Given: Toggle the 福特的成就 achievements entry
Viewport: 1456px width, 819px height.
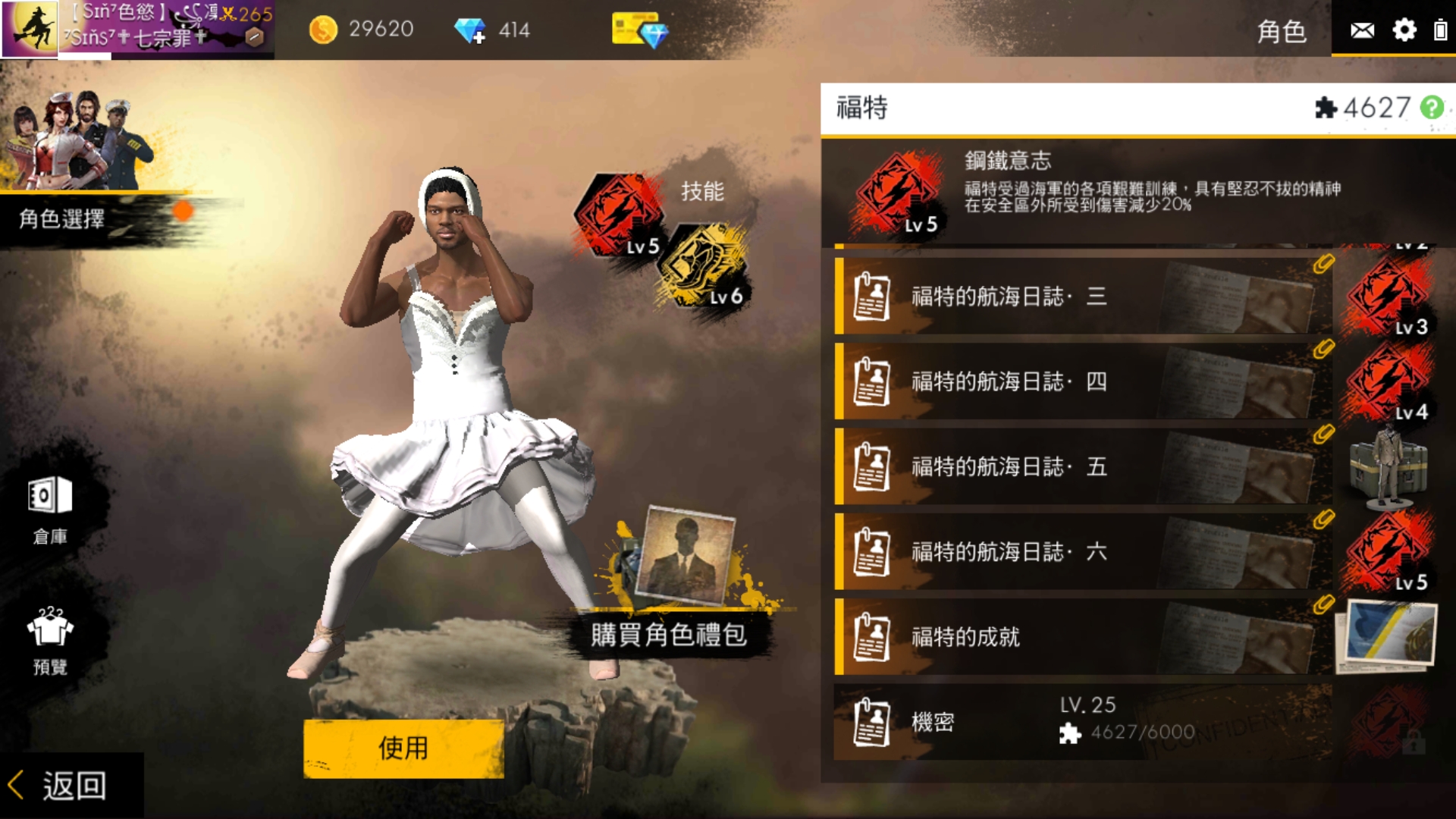Looking at the screenshot, I should coord(1062,637).
